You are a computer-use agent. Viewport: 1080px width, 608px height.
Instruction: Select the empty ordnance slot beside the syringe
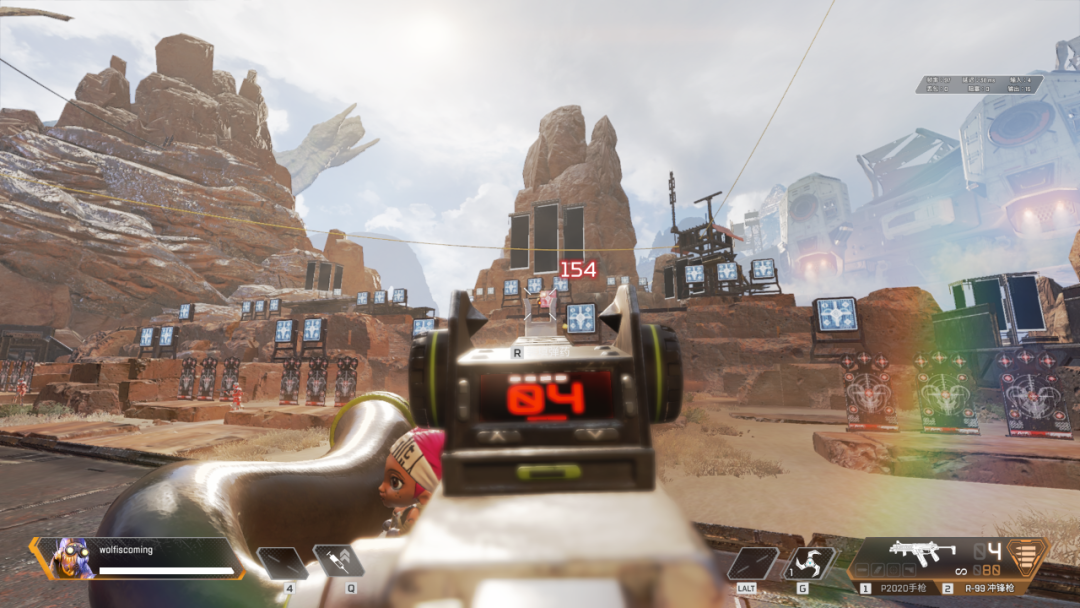coord(281,563)
